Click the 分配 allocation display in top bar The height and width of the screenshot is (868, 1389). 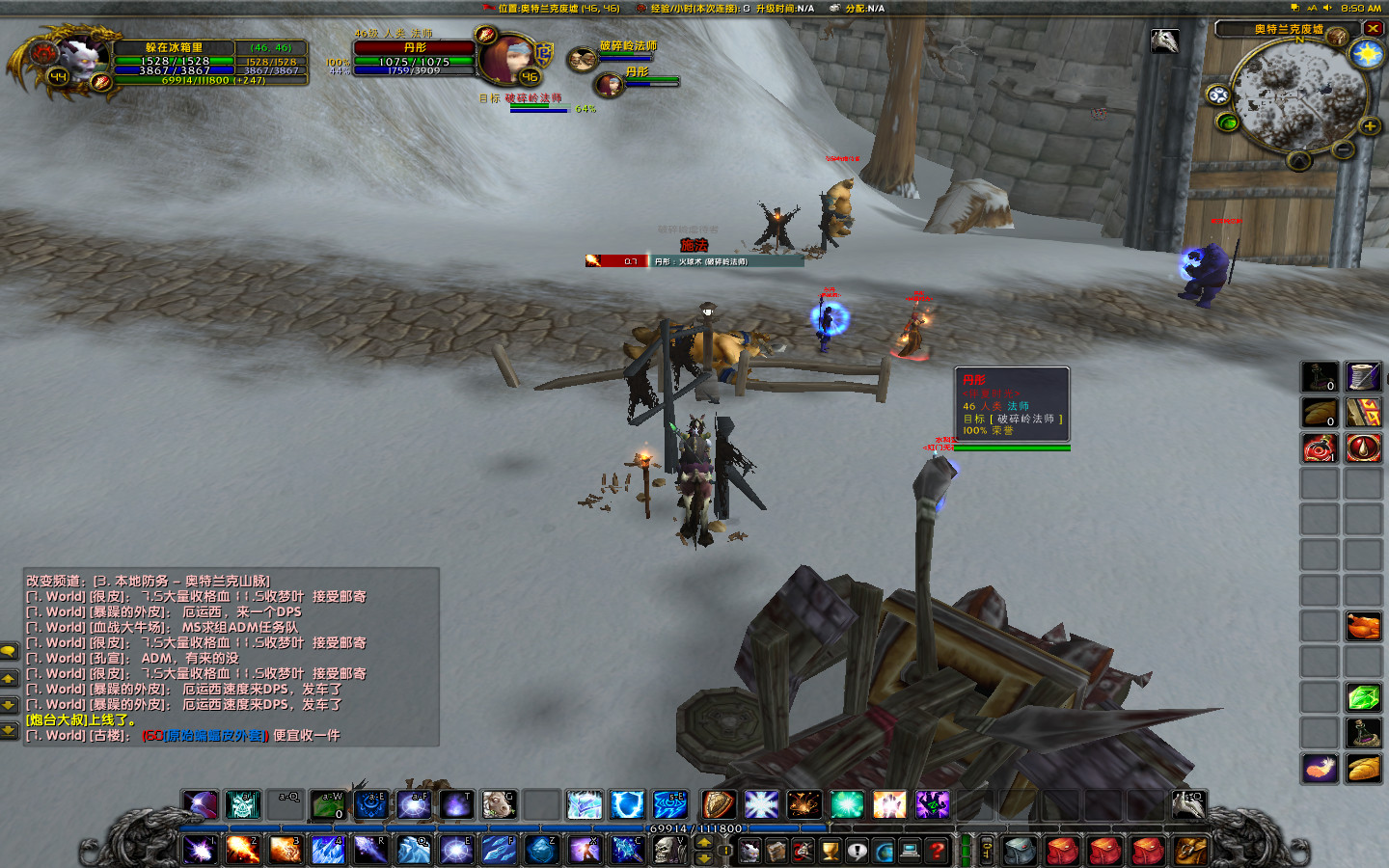point(858,8)
